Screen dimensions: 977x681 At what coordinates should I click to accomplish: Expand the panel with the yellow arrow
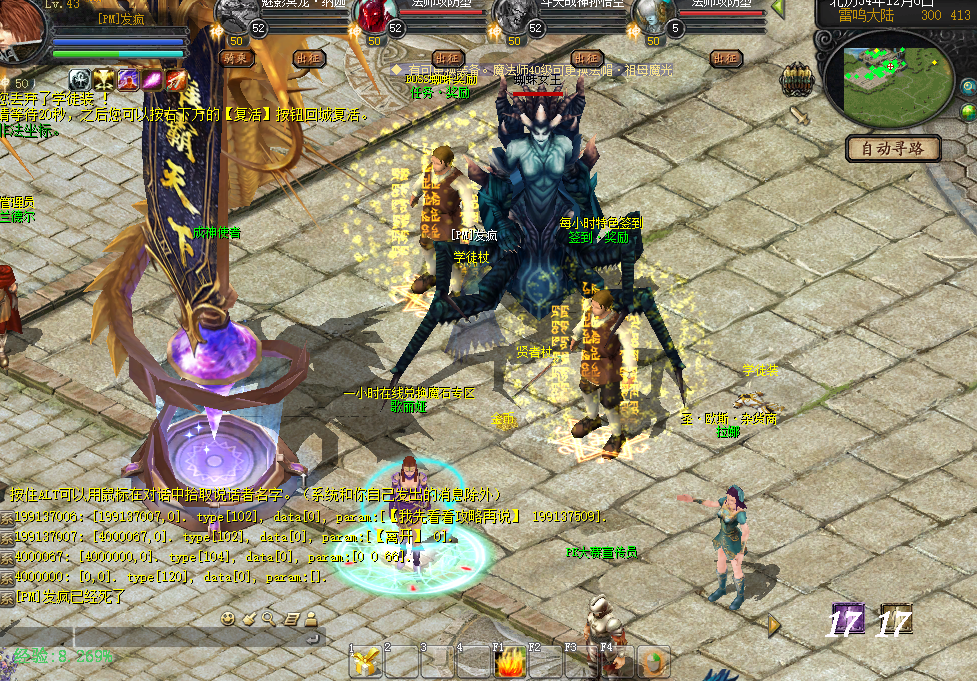point(774,625)
